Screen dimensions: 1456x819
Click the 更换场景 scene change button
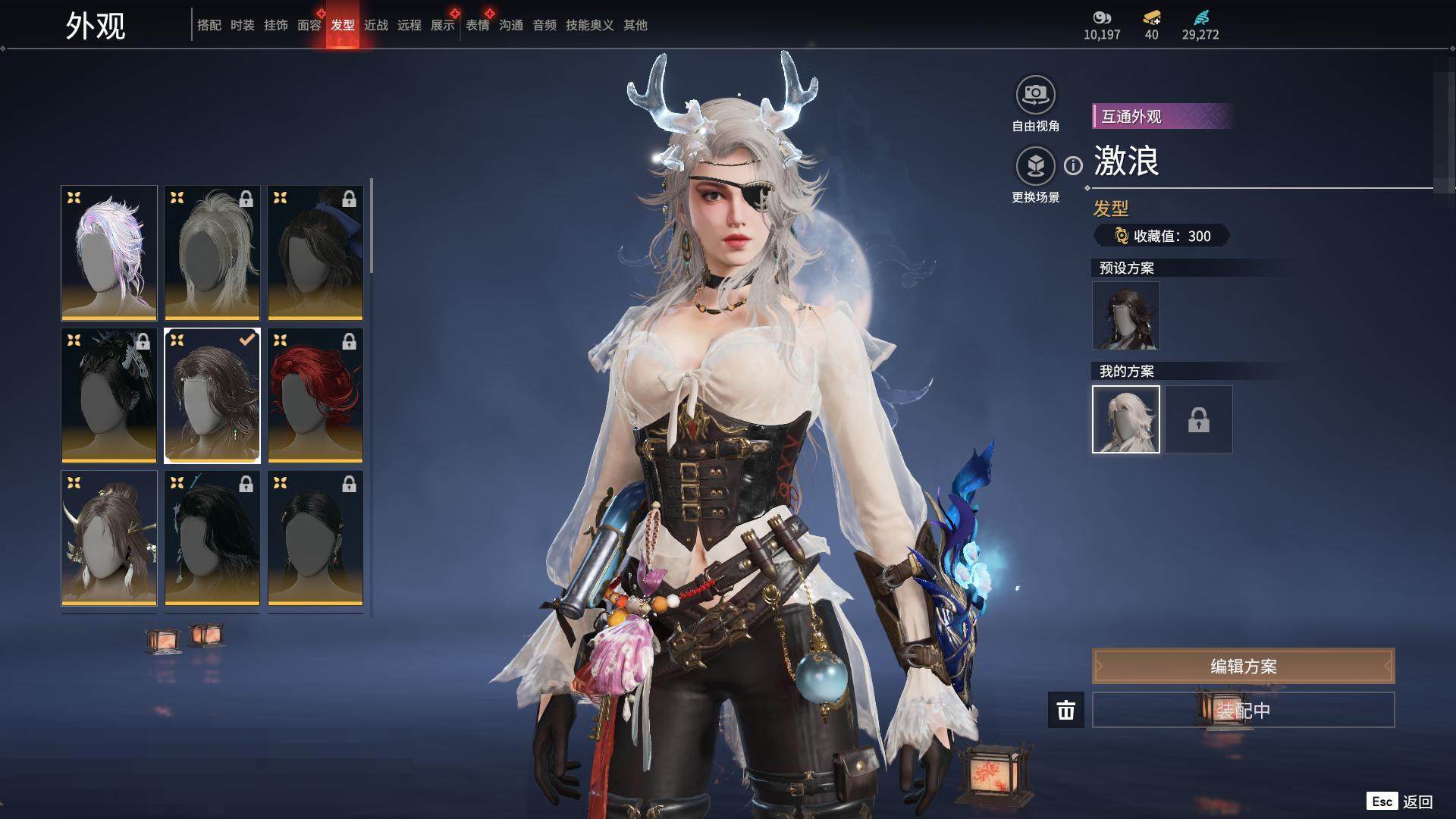click(1035, 167)
